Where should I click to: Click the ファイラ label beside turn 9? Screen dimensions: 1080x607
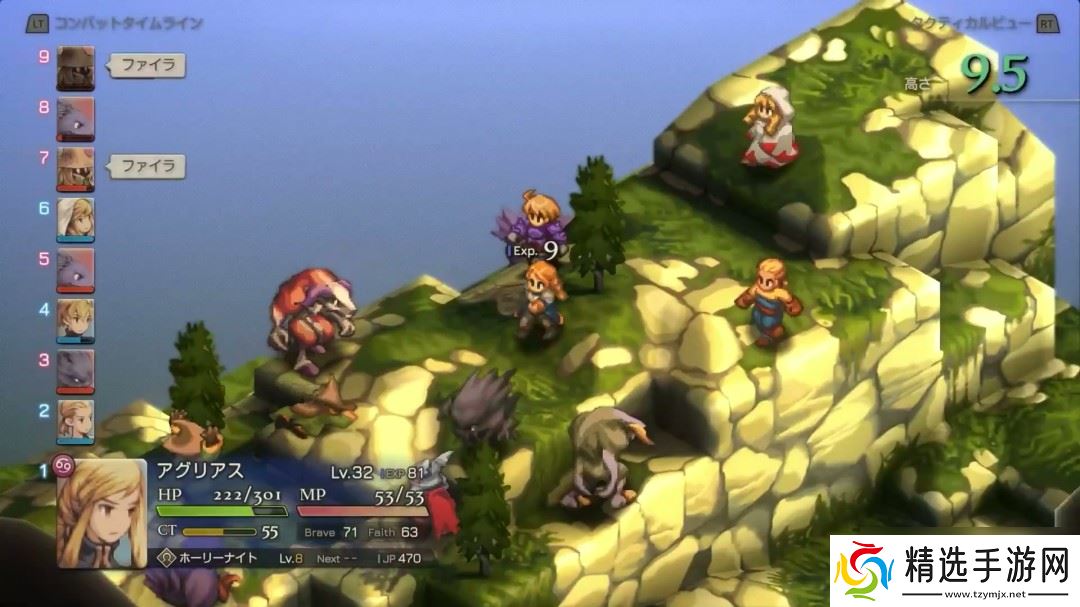point(147,67)
